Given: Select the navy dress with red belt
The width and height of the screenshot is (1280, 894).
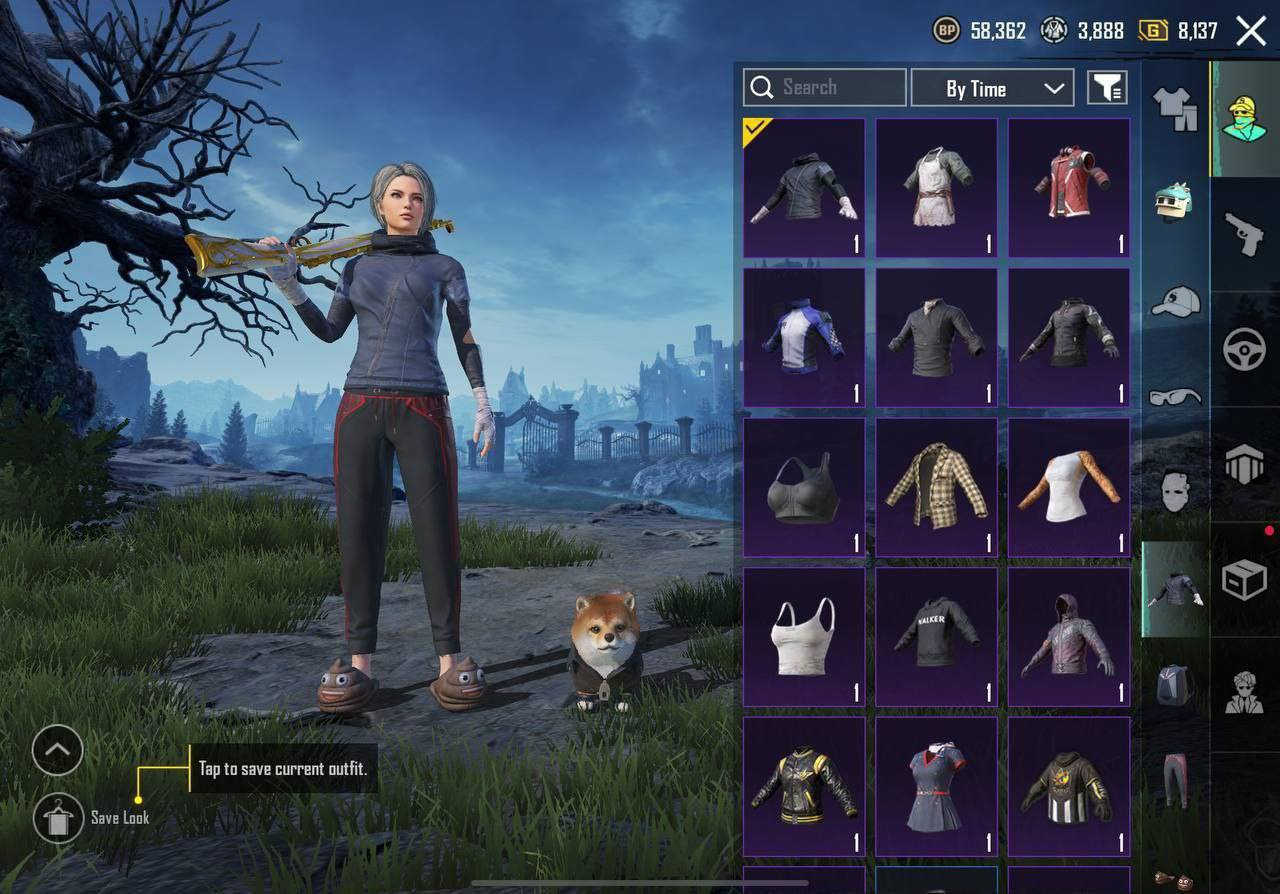Looking at the screenshot, I should pyautogui.click(x=936, y=787).
